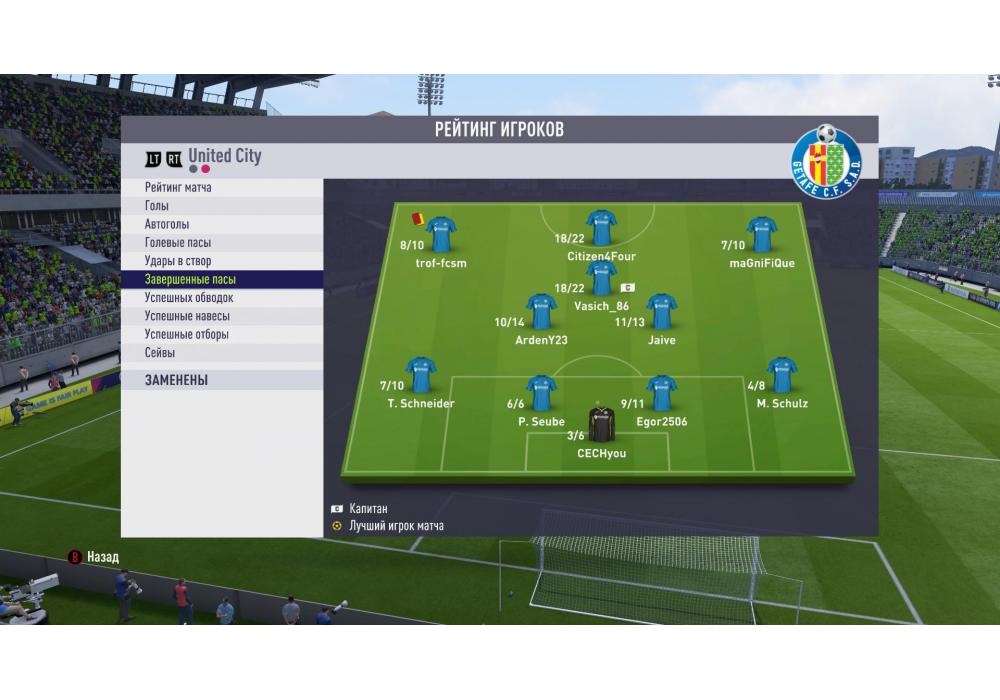The width and height of the screenshot is (1000, 700).
Task: Select midfielder Jaive
Action: (x=661, y=312)
